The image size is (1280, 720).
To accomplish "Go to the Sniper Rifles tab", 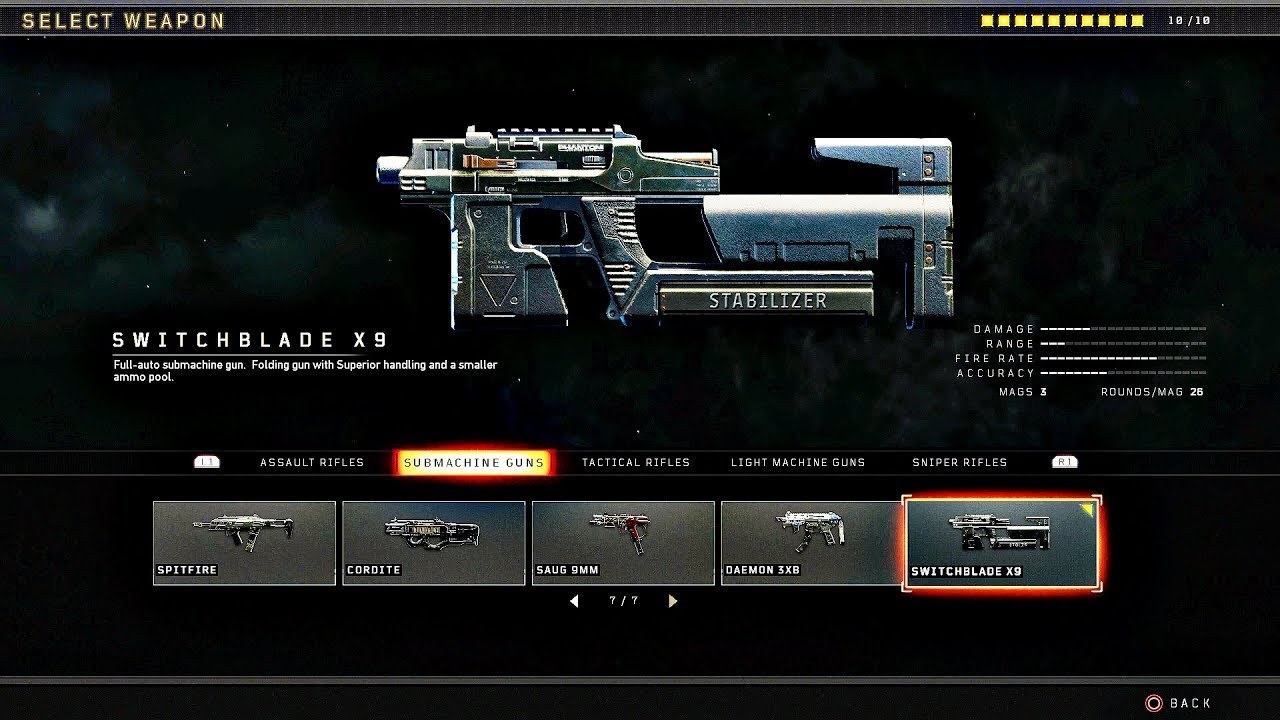I will [x=959, y=462].
